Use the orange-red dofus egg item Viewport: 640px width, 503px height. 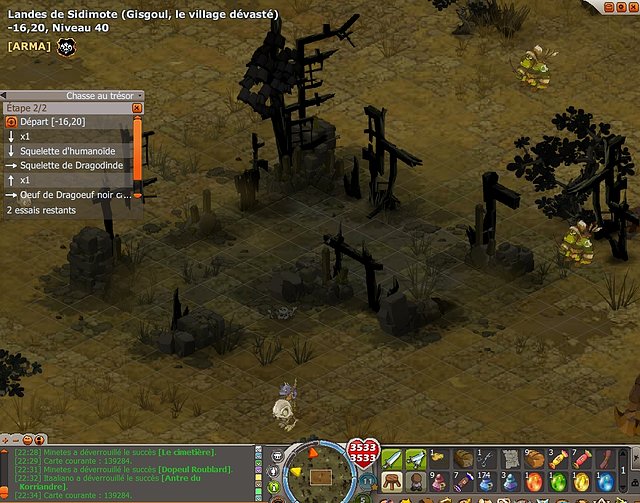coord(534,482)
